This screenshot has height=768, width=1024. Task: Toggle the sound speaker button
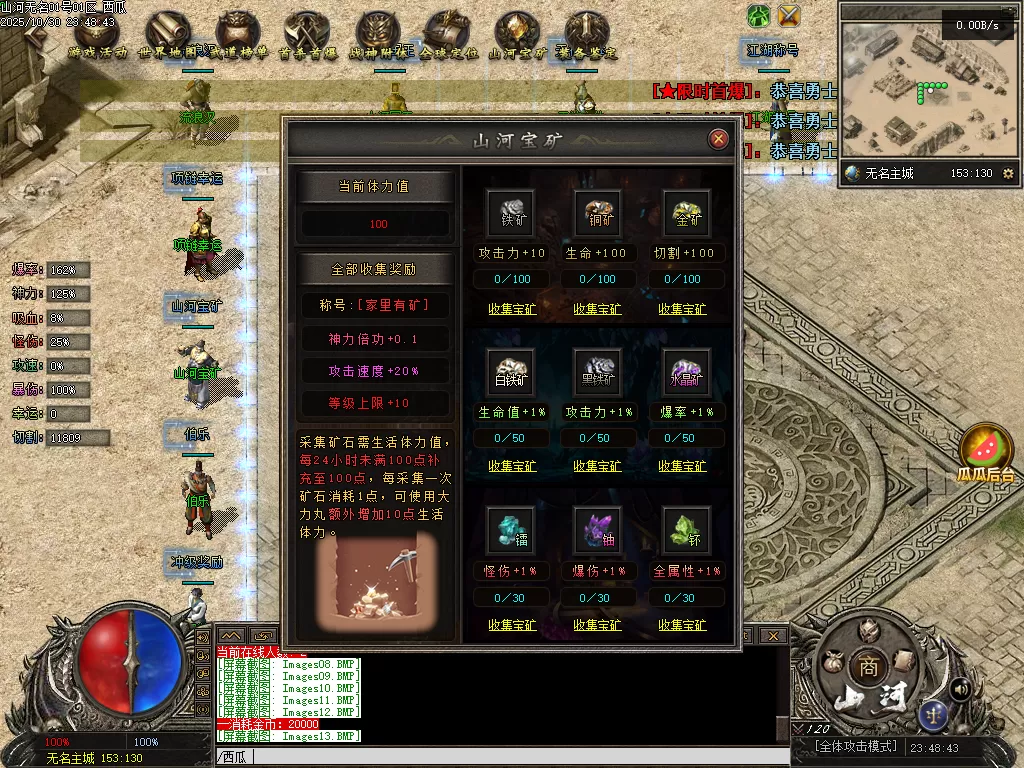[x=960, y=689]
